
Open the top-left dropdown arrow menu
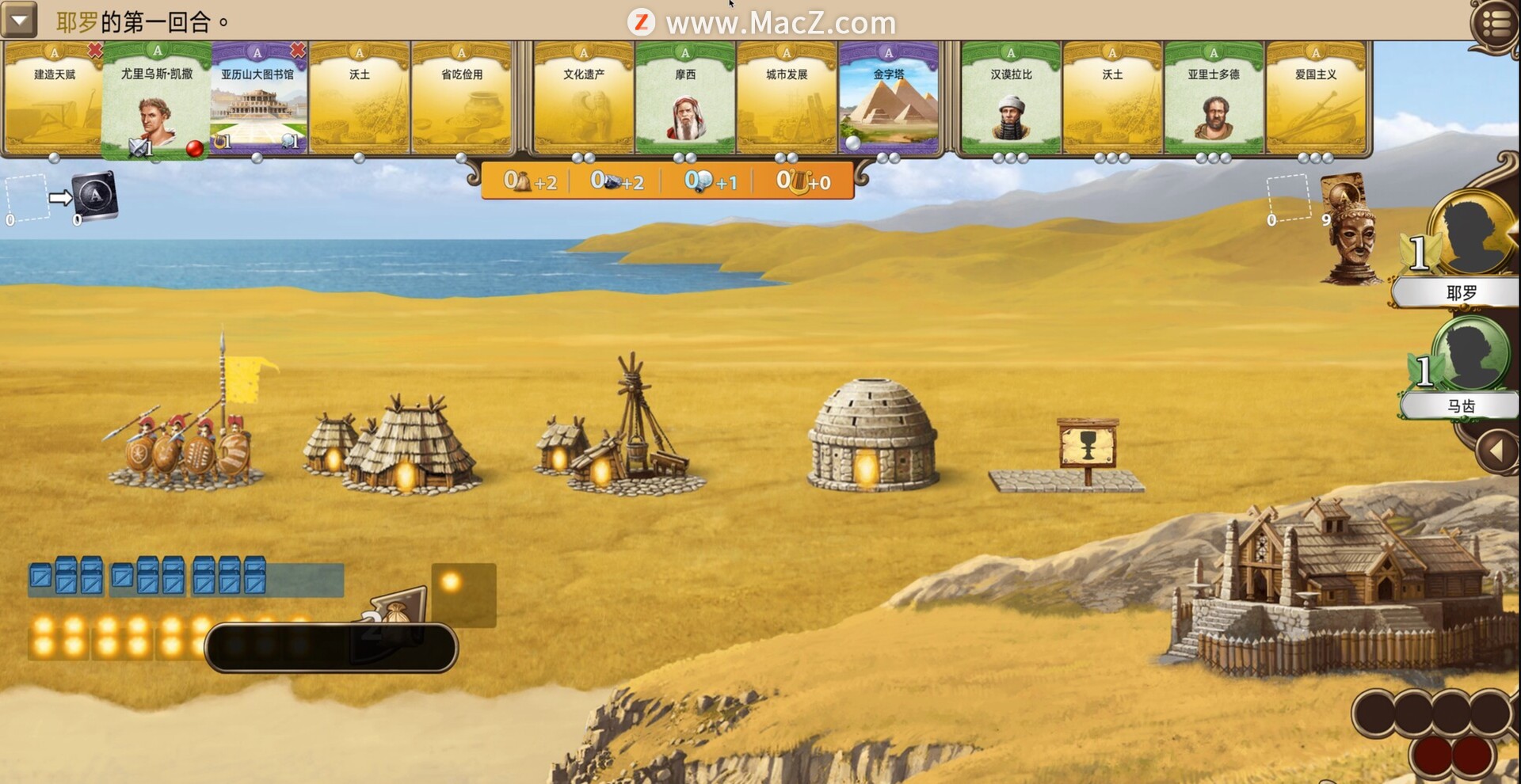click(19, 20)
